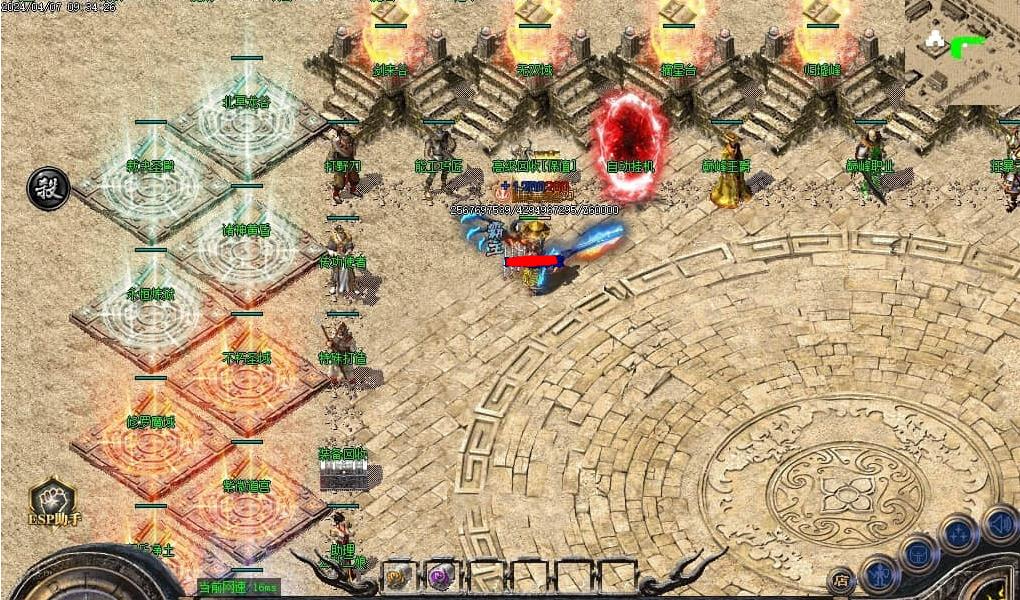This screenshot has width=1020, height=600.
Task: Use the purple orb hotbar item
Action: pyautogui.click(x=440, y=576)
